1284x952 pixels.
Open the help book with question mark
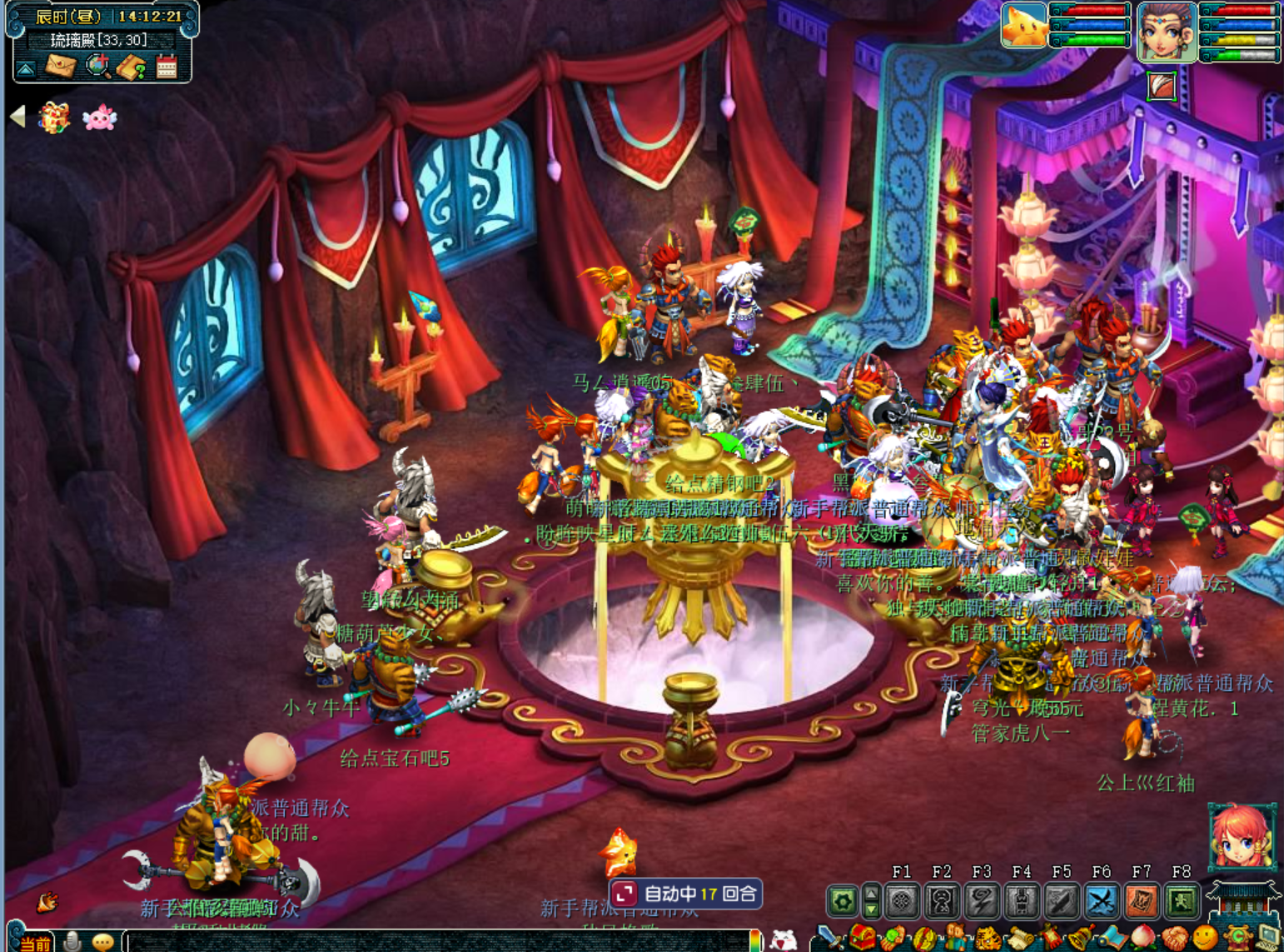point(131,67)
